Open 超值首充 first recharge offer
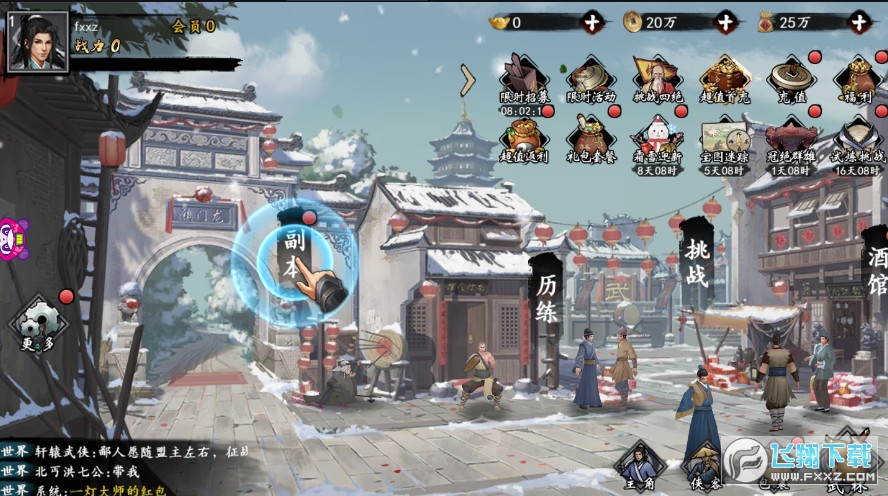Screen dimensions: 888x496 point(725,80)
